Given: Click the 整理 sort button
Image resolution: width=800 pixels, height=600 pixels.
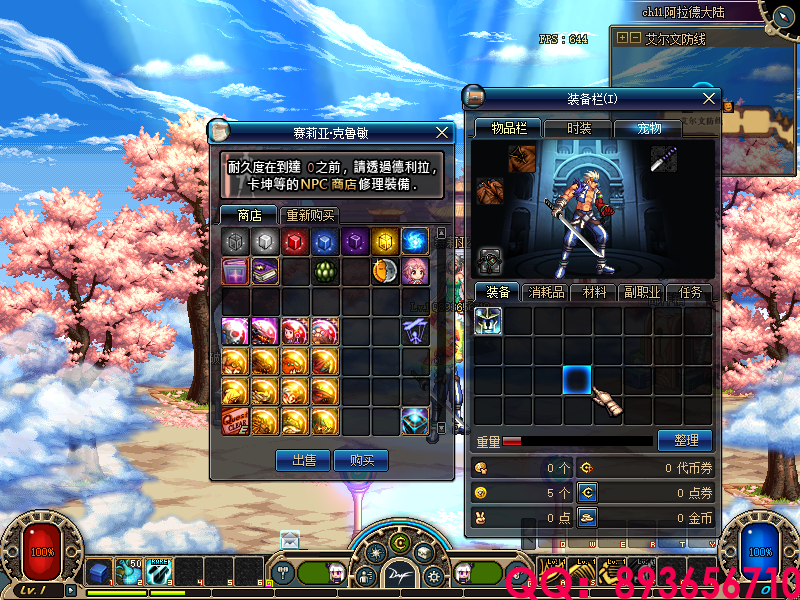Looking at the screenshot, I should [x=684, y=440].
